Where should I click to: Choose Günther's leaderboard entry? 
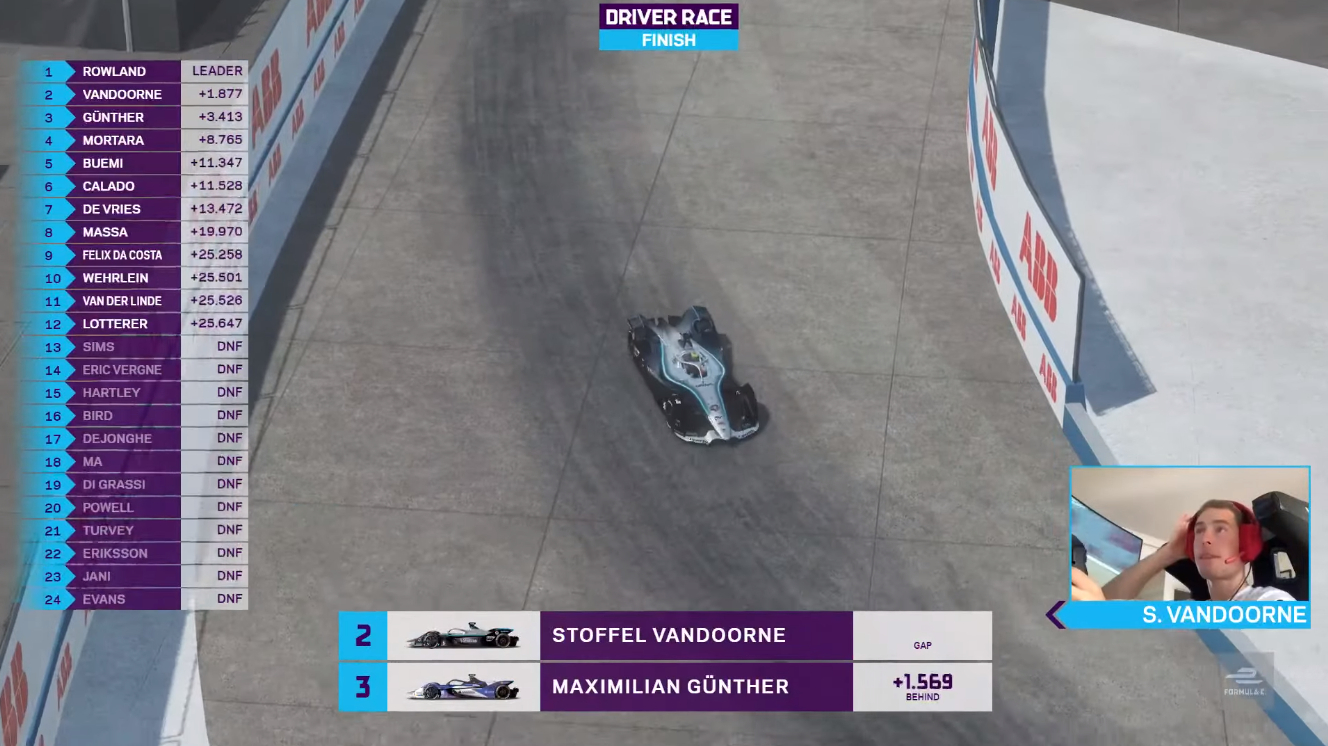(136, 117)
